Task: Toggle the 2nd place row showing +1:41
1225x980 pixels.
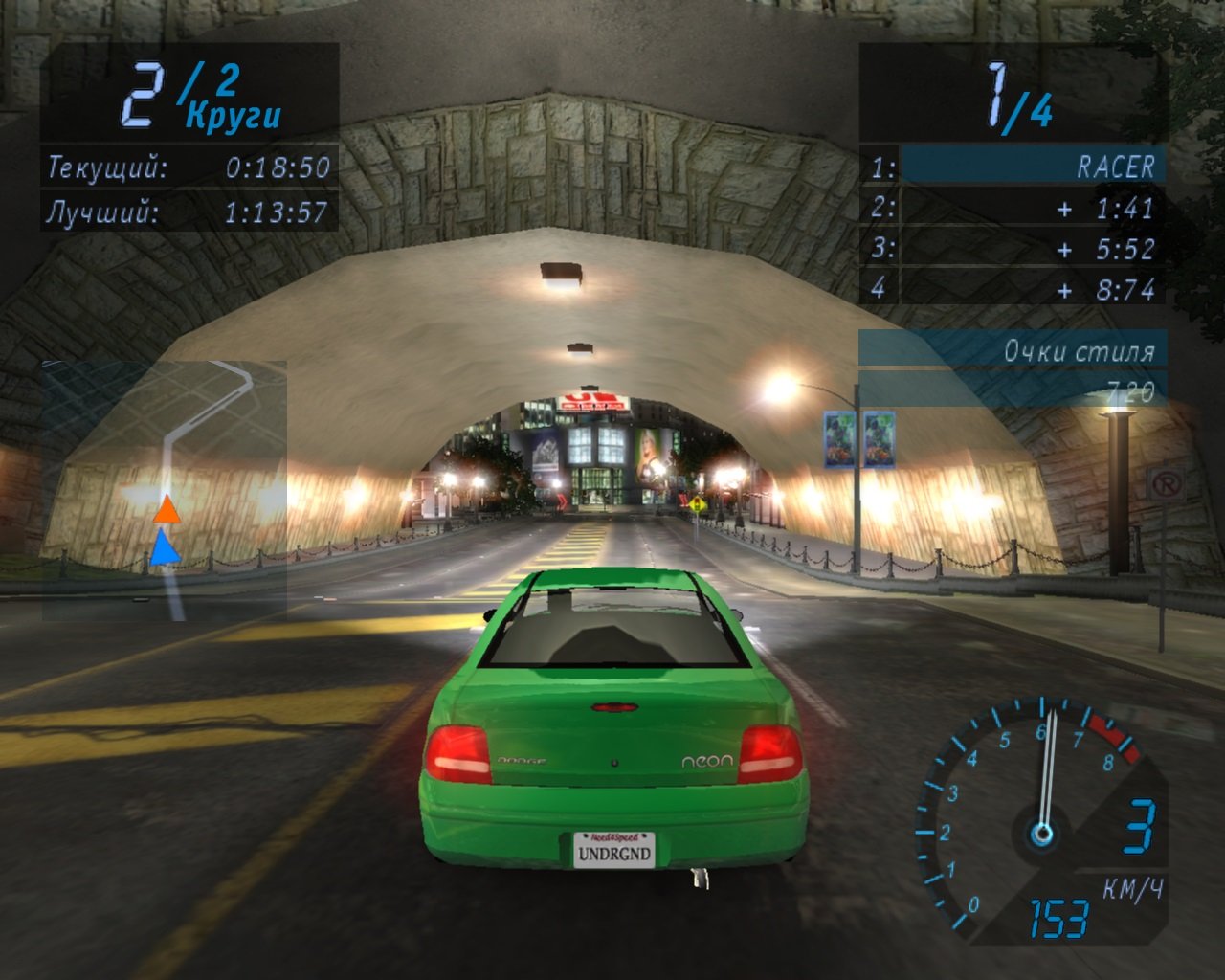Action: (x=1029, y=206)
